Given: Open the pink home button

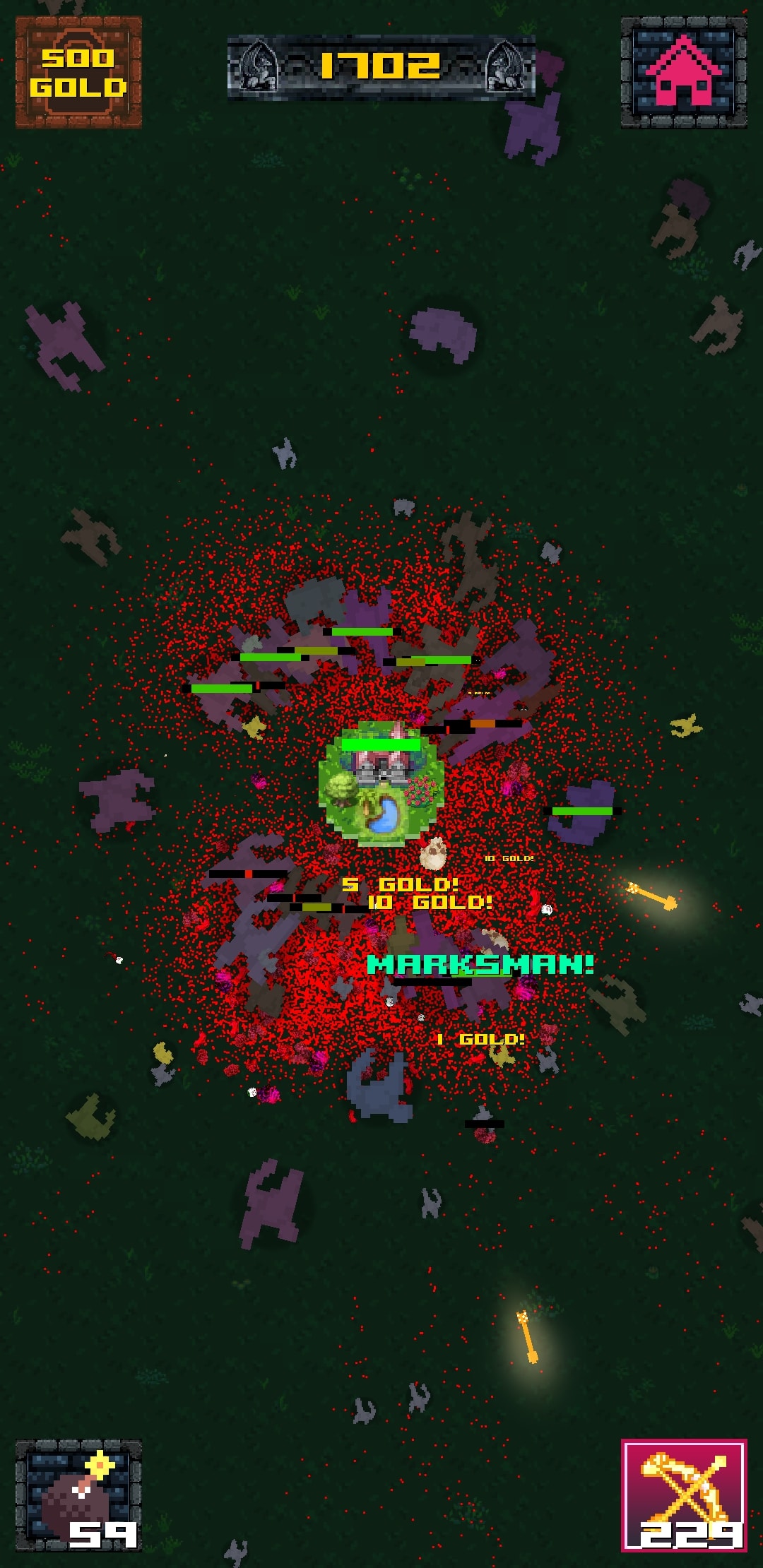Looking at the screenshot, I should 683,73.
